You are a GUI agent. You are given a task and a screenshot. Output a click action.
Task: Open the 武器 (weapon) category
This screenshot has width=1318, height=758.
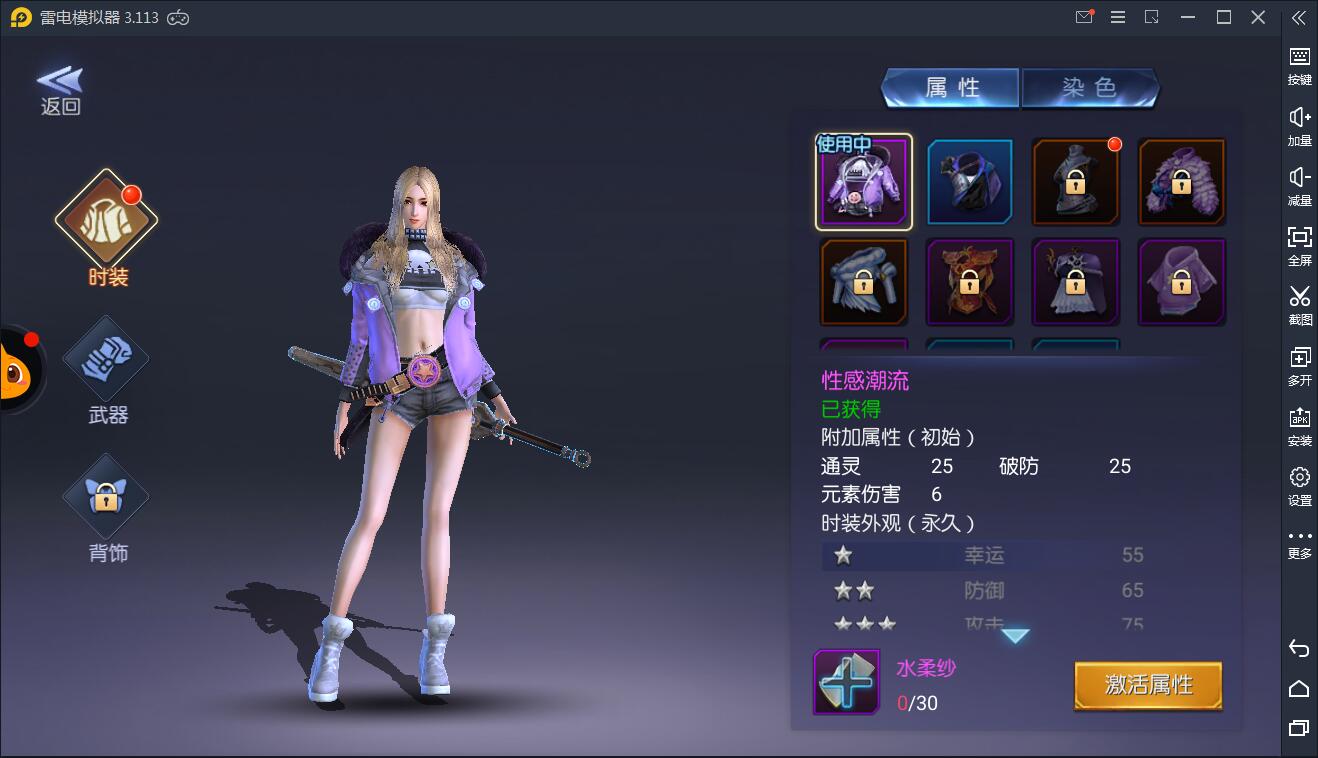coord(105,358)
